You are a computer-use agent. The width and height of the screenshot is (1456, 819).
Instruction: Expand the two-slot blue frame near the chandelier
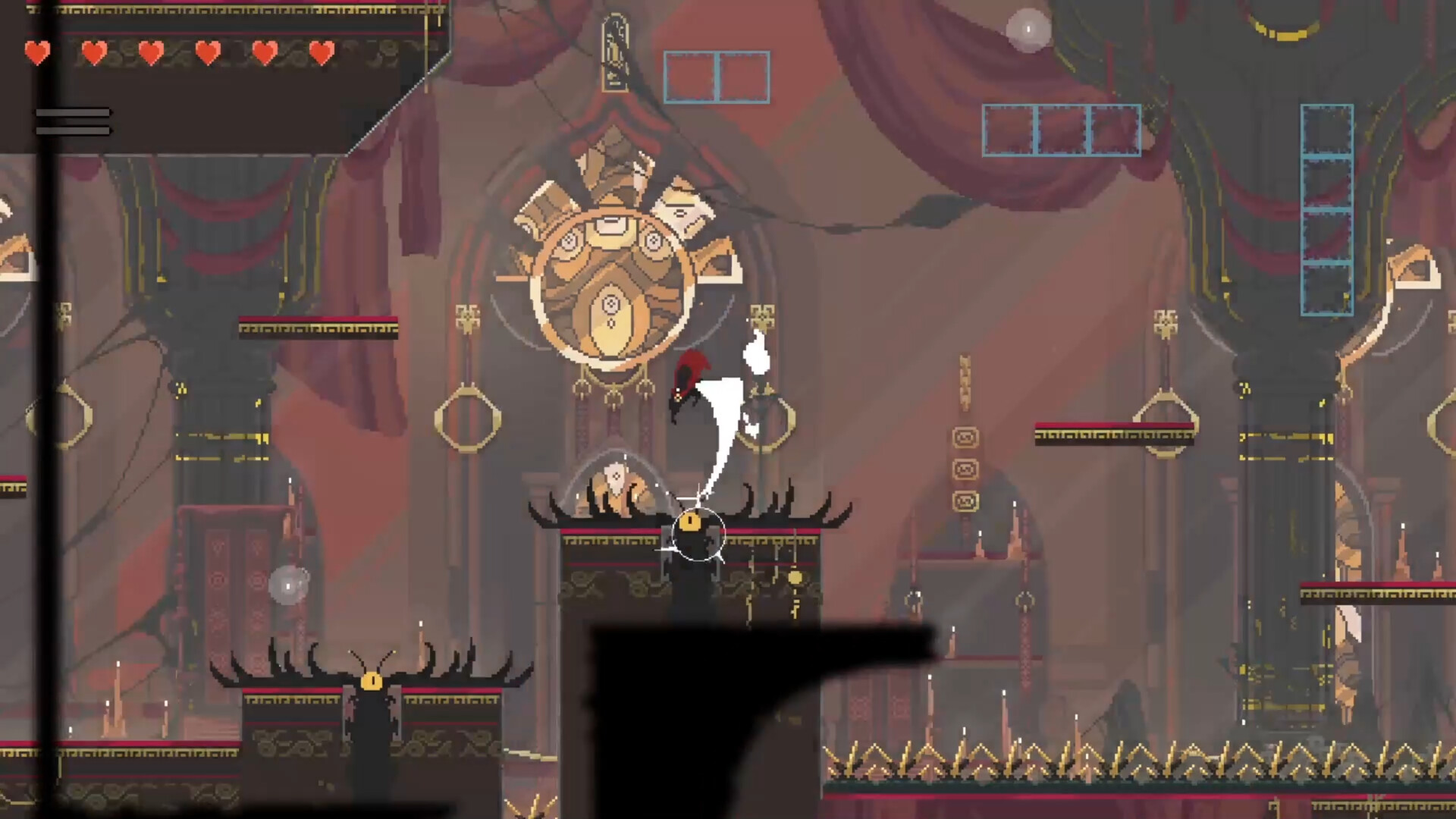716,76
